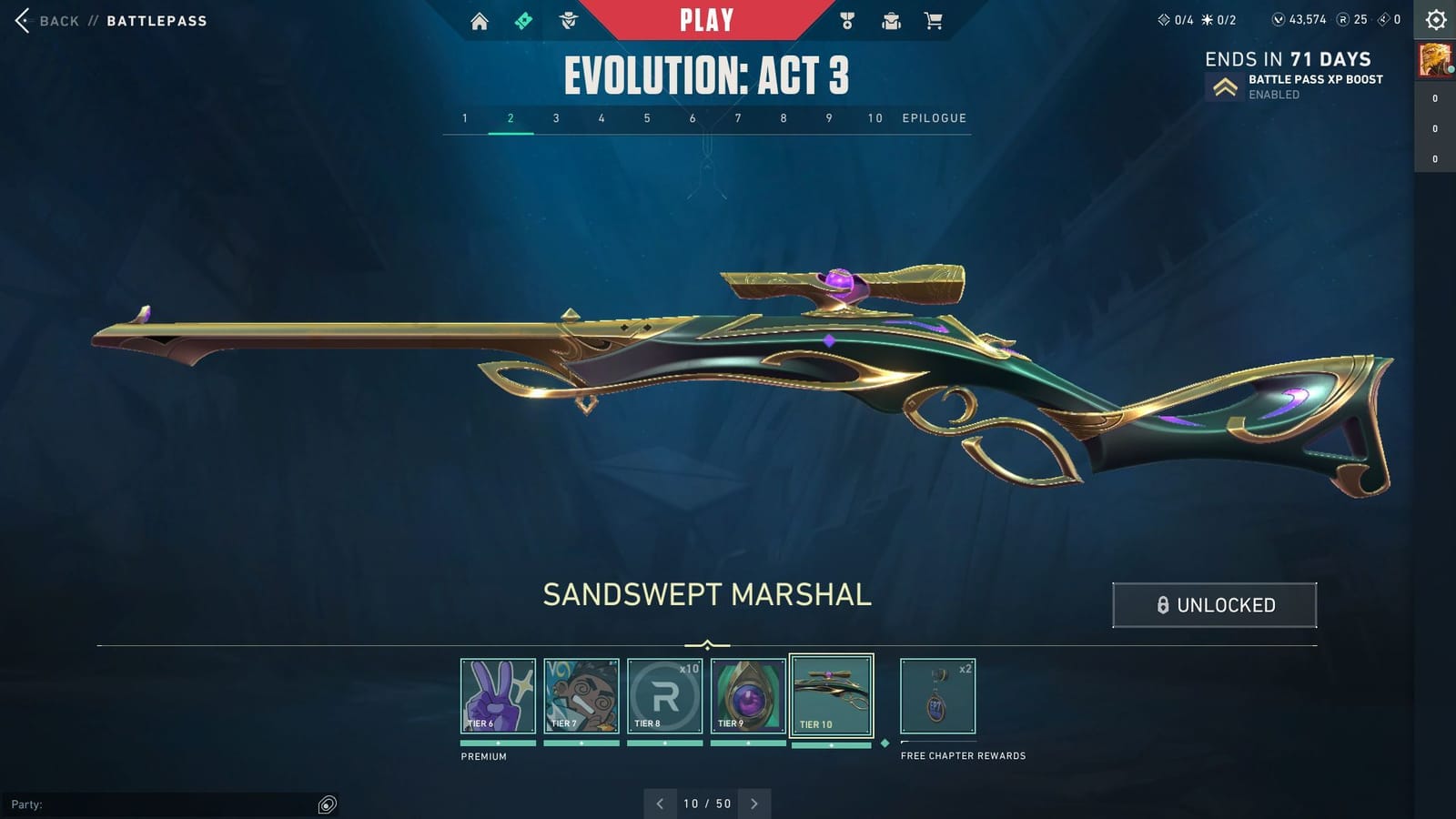Click the career medals icon

point(846,19)
